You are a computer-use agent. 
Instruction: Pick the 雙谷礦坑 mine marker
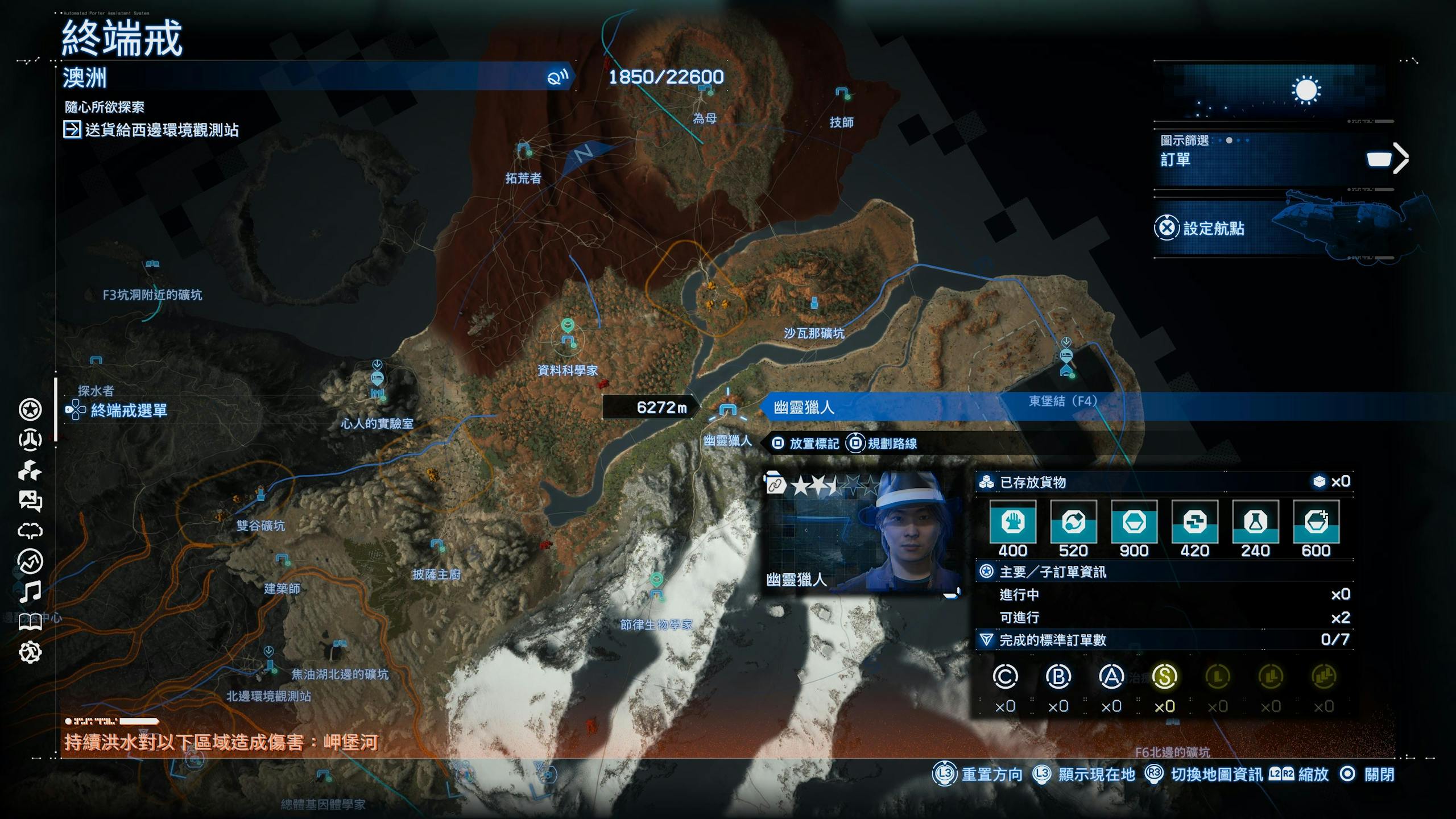click(x=260, y=493)
